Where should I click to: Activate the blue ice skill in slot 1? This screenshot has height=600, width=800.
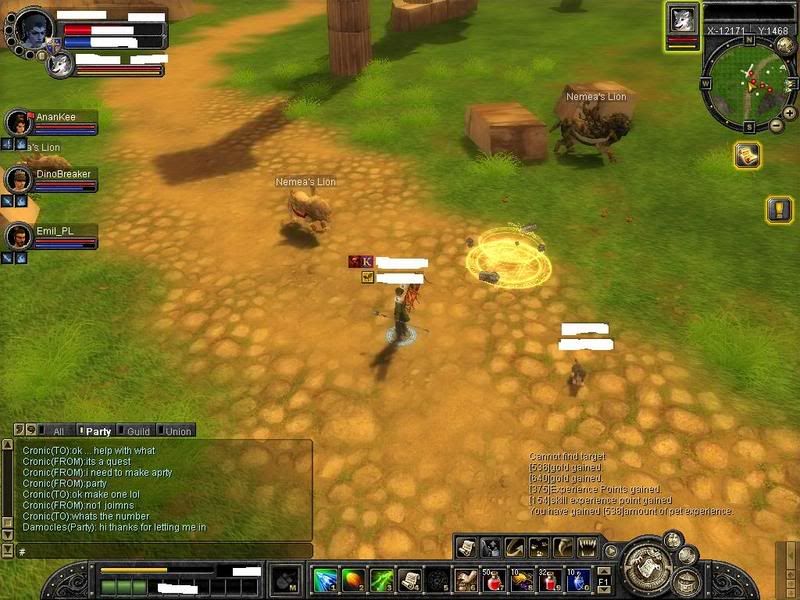click(x=325, y=579)
